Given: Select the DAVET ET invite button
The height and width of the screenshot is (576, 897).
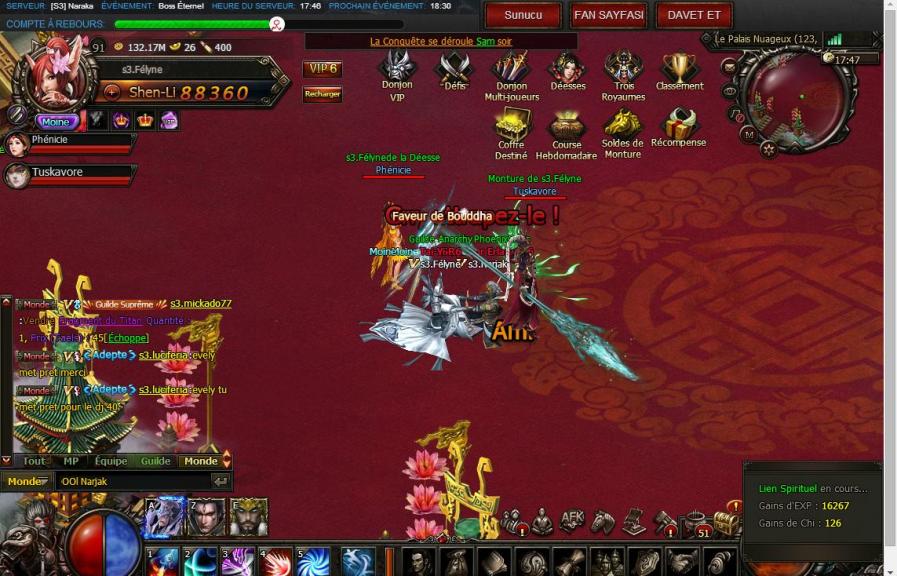Looking at the screenshot, I should (x=694, y=15).
